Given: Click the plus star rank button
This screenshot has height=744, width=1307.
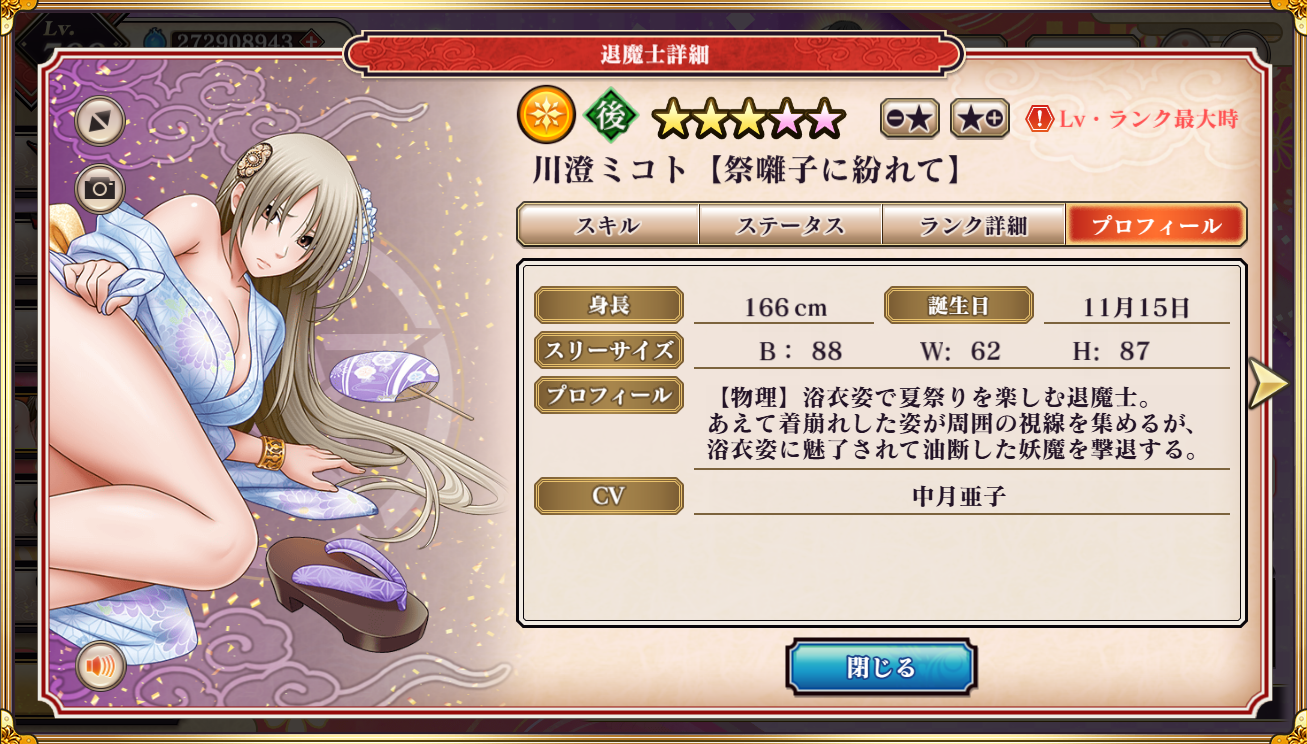Looking at the screenshot, I should pyautogui.click(x=979, y=119).
